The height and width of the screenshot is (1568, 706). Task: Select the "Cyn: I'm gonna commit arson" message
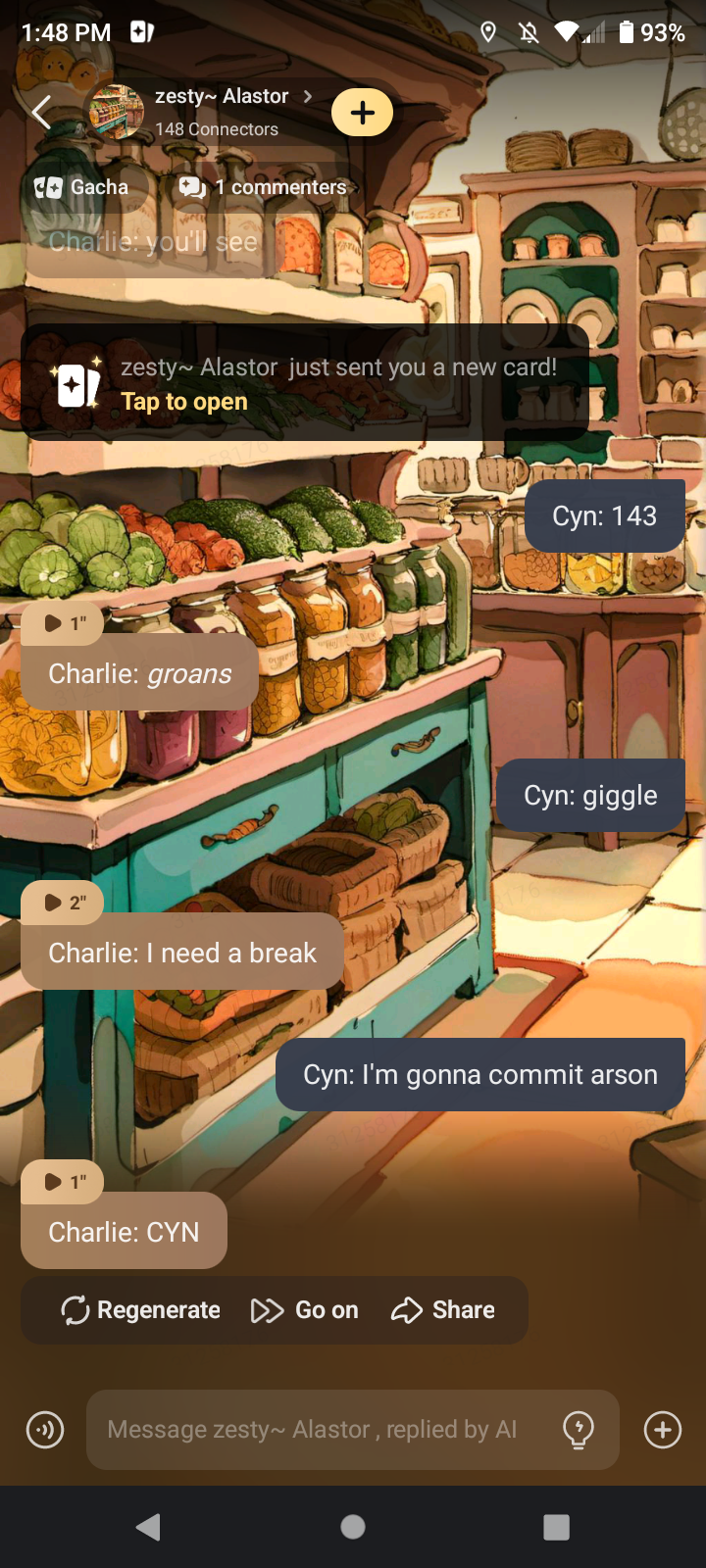click(480, 1075)
